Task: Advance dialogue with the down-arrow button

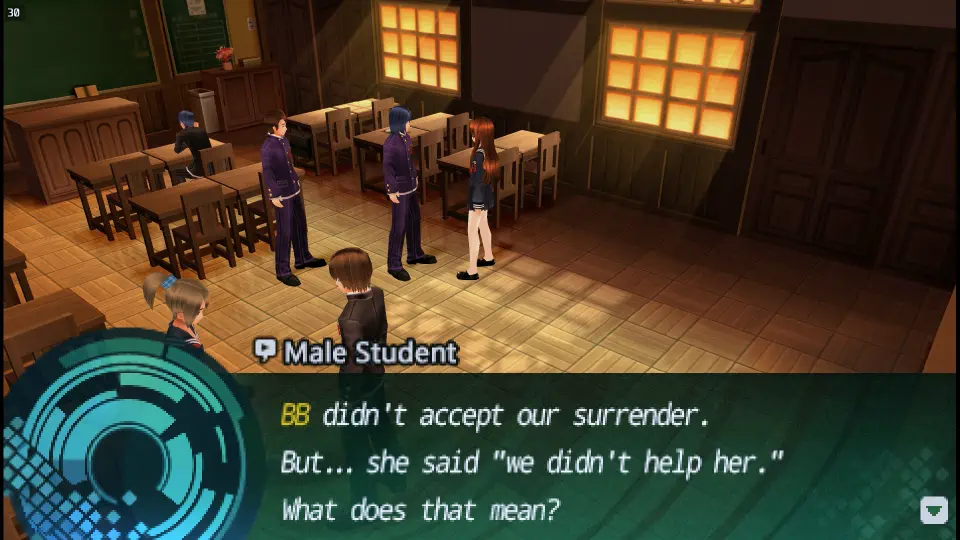Action: [933, 510]
